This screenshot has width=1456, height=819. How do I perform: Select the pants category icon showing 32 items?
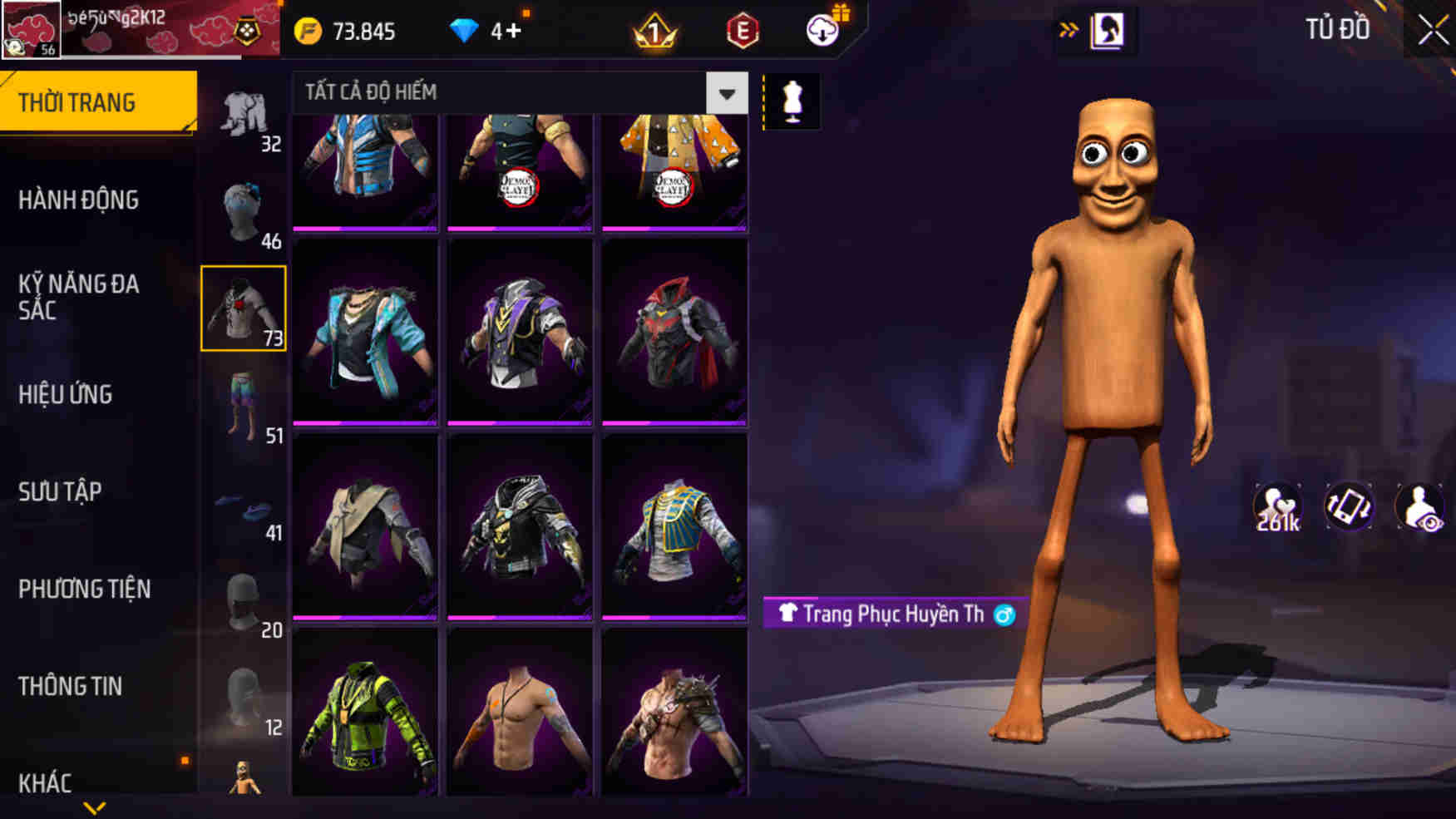click(244, 112)
